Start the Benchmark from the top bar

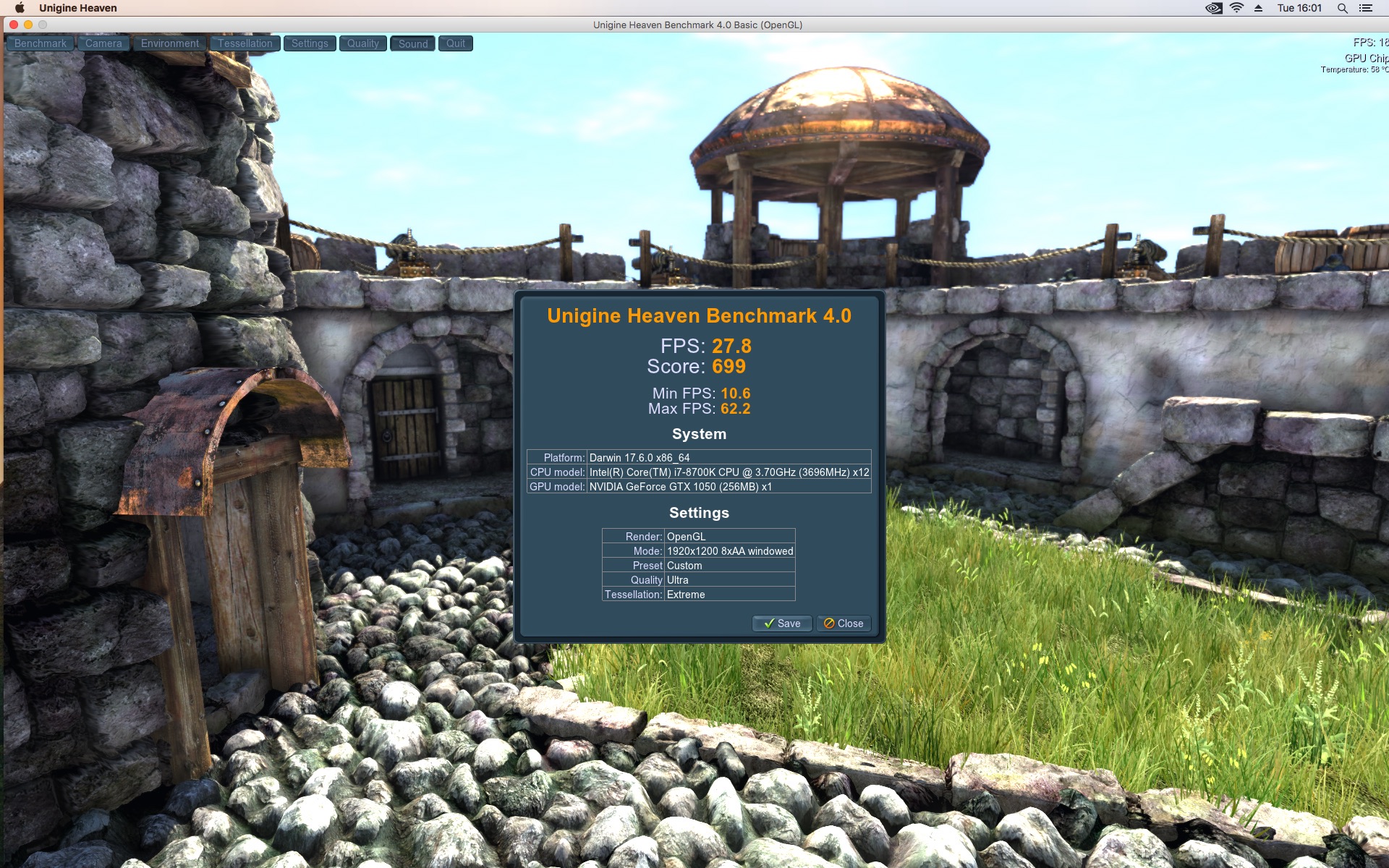click(x=41, y=43)
